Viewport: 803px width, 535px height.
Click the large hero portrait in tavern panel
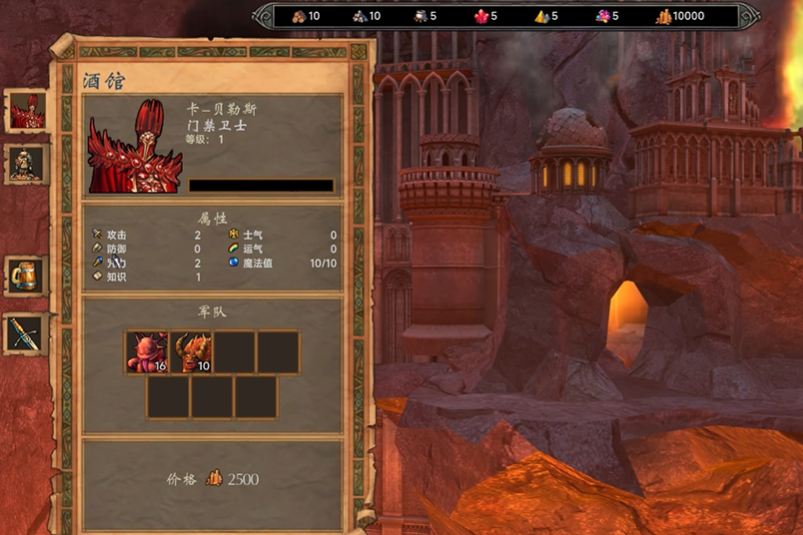pos(135,146)
